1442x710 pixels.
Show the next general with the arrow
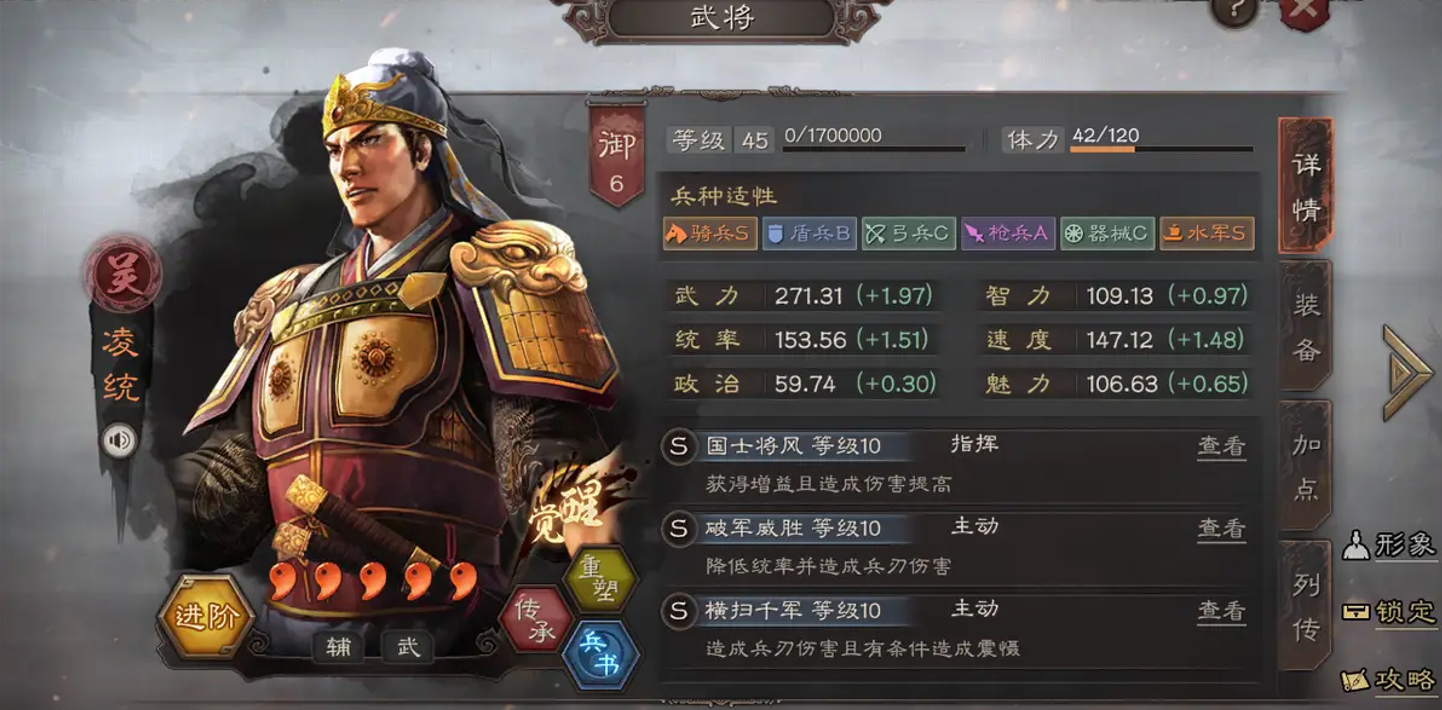click(x=1407, y=372)
